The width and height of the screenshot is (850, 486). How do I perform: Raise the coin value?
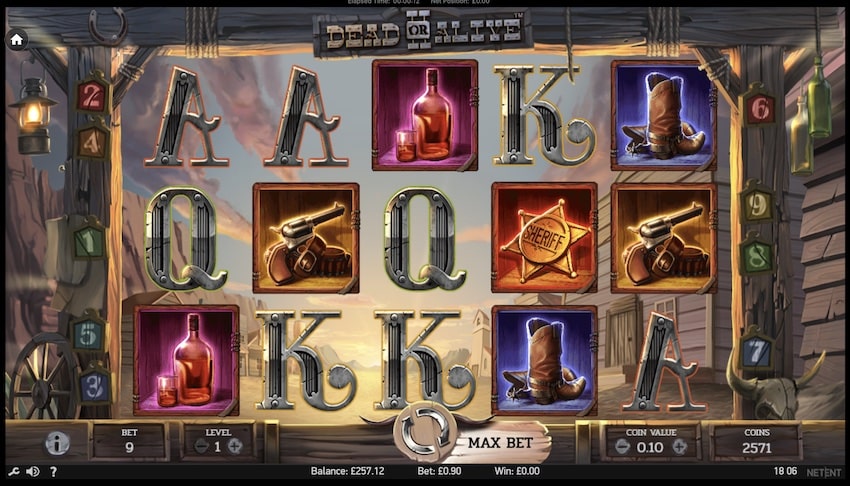point(681,447)
